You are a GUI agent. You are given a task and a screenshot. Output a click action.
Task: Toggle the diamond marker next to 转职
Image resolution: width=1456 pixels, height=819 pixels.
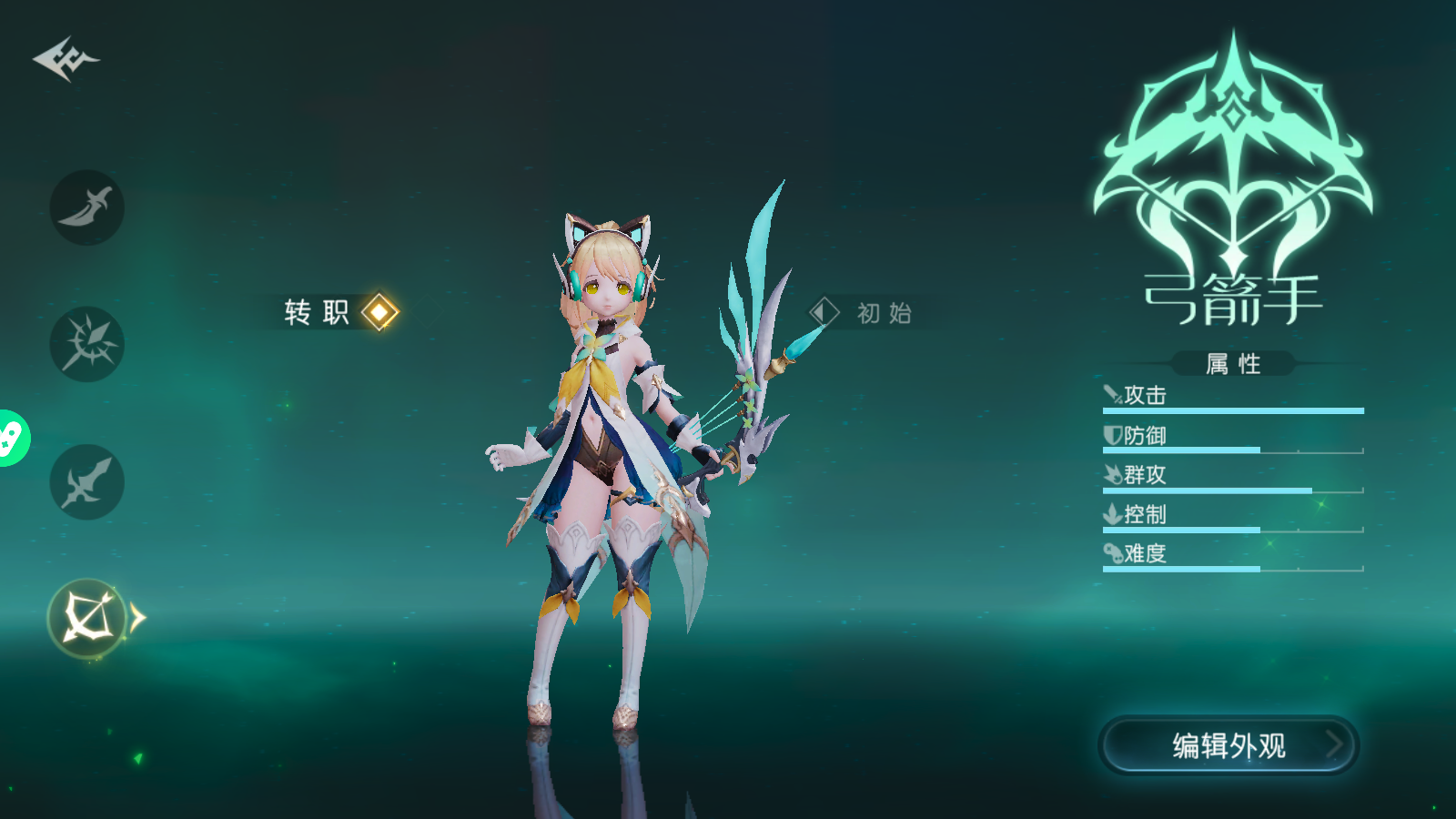[379, 313]
